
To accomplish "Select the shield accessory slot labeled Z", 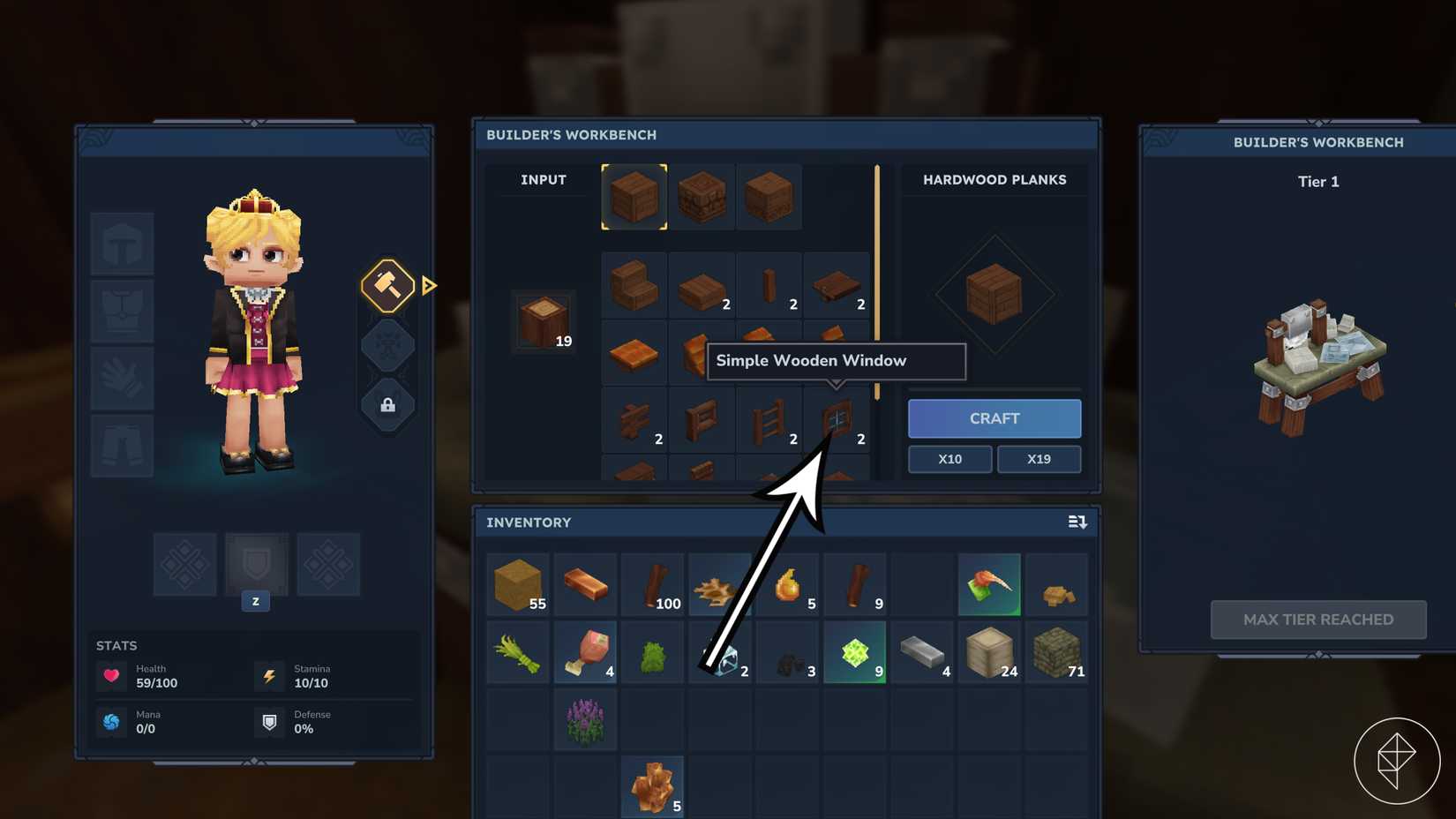I will coord(255,564).
